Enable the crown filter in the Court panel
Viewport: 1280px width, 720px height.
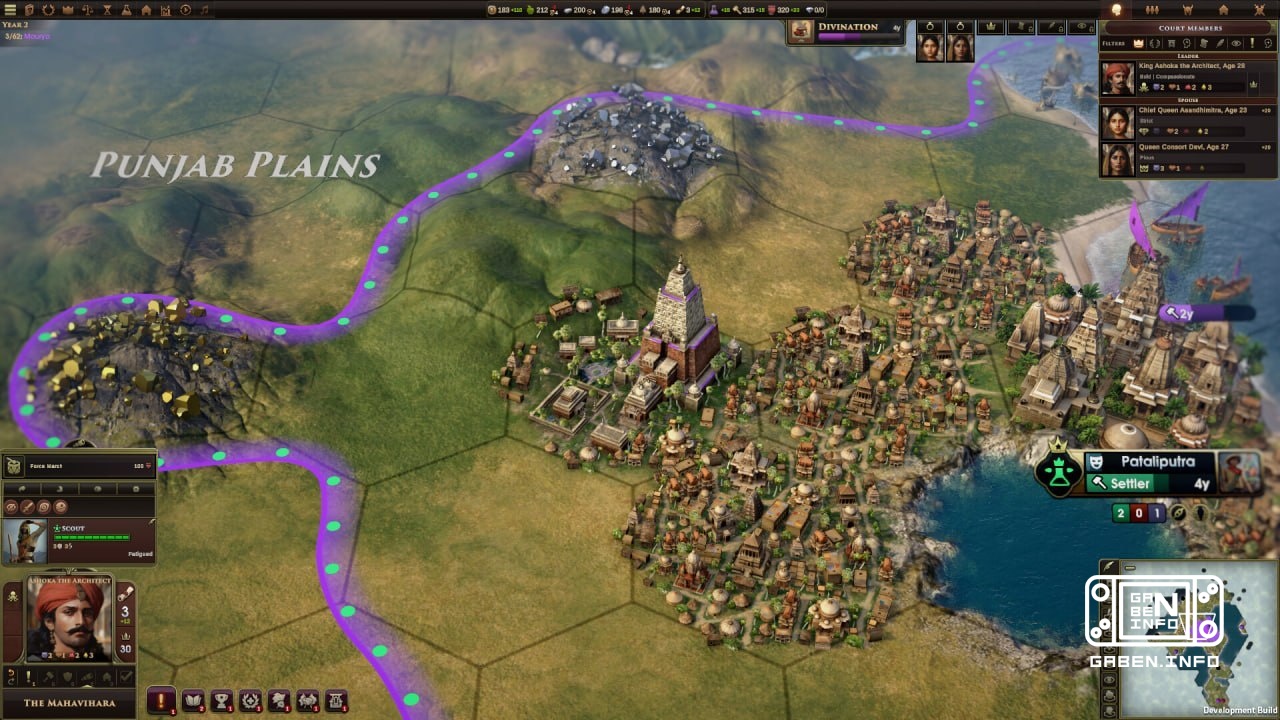coord(1139,43)
